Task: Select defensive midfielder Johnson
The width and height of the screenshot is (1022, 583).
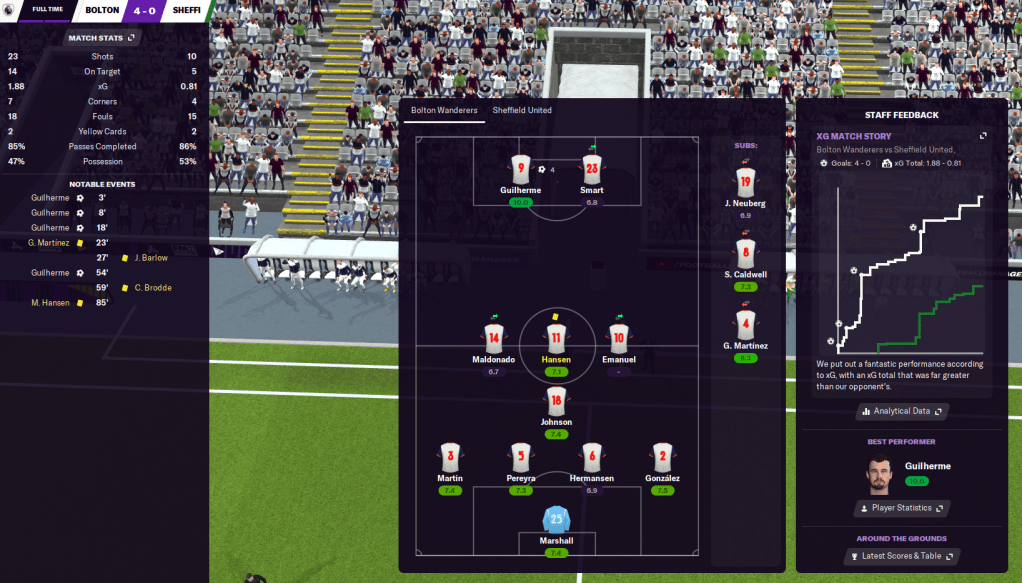Action: pos(556,403)
